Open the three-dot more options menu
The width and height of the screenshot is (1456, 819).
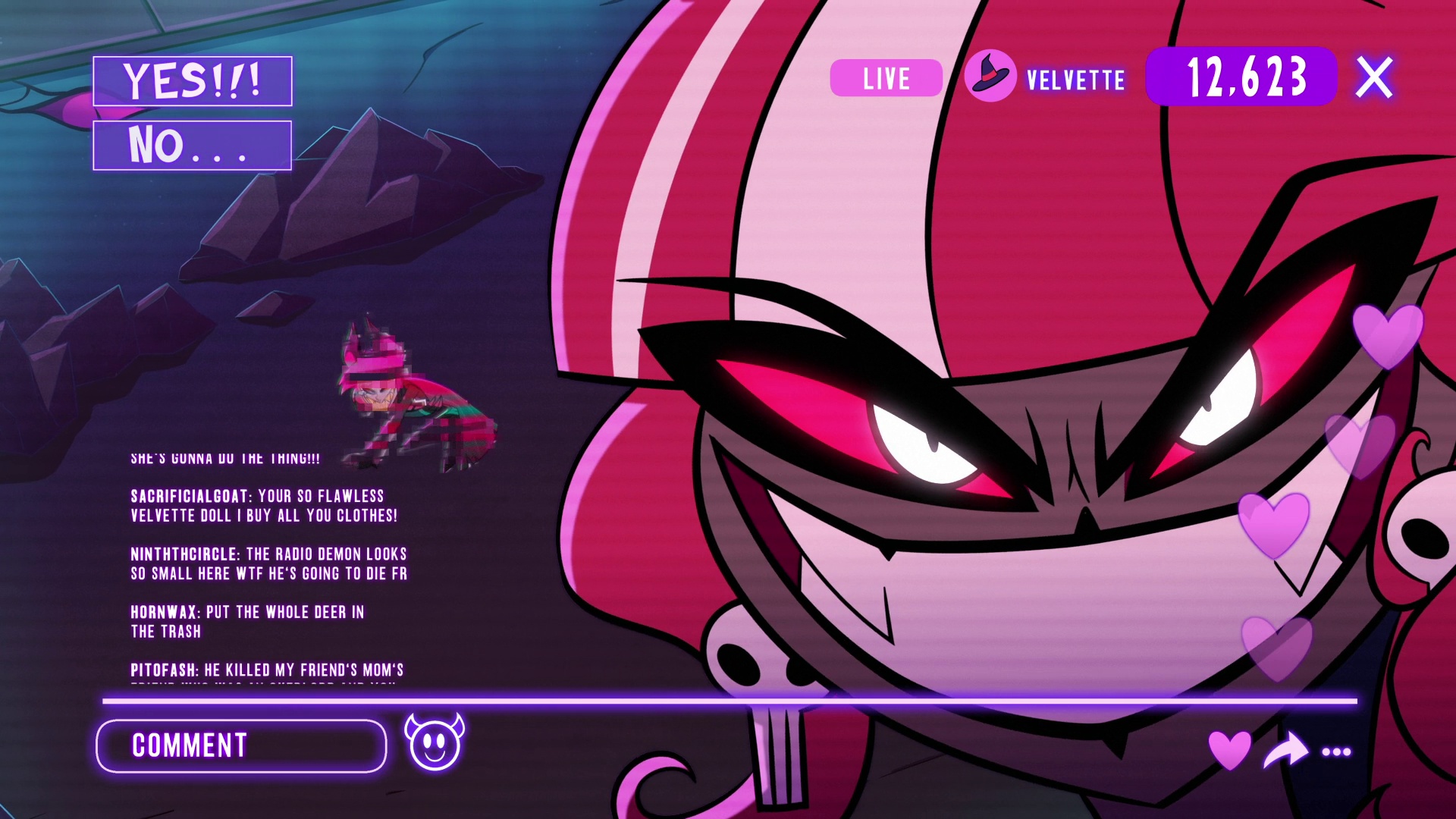(1336, 752)
